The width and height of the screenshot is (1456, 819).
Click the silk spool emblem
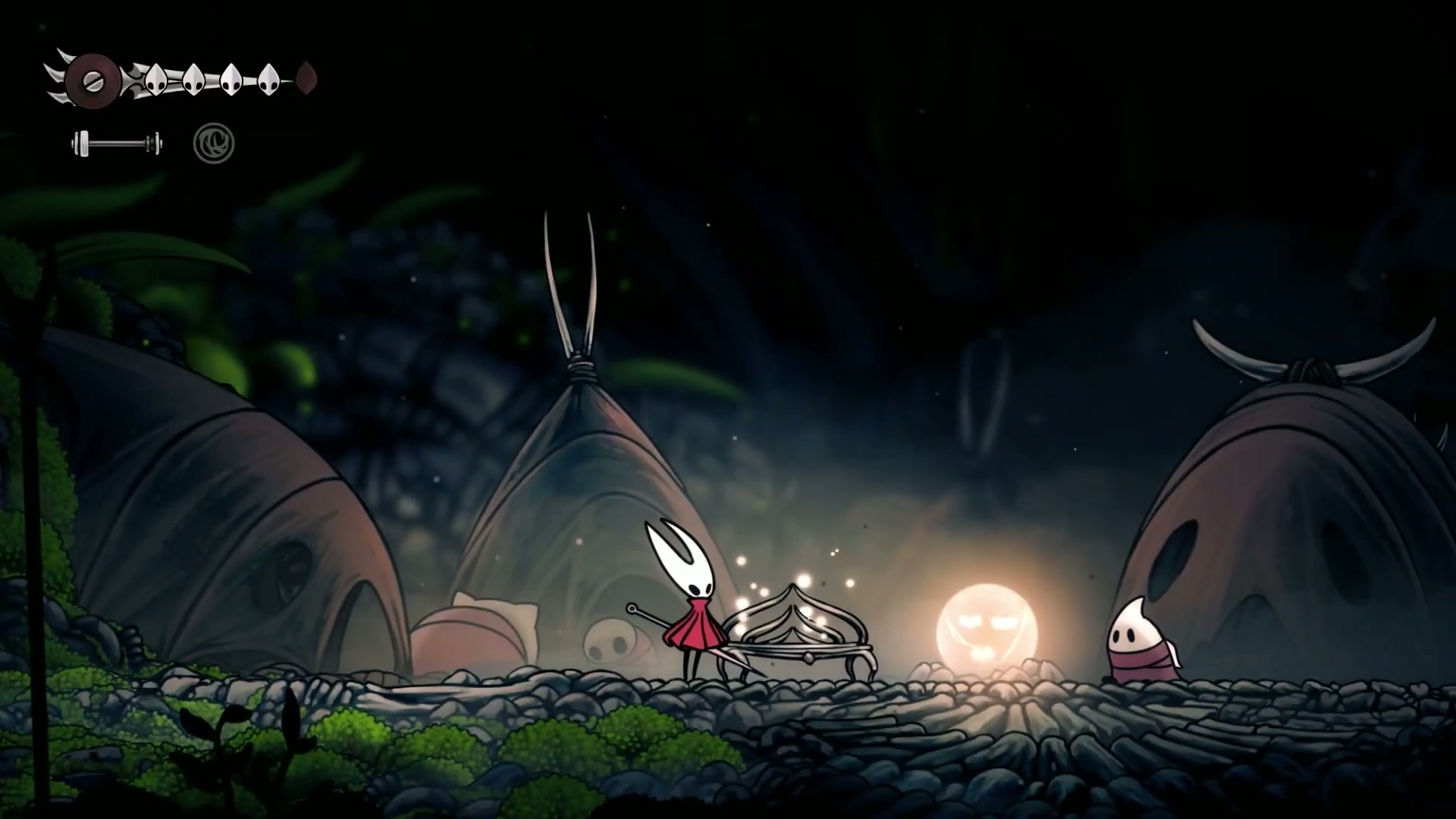[x=92, y=80]
